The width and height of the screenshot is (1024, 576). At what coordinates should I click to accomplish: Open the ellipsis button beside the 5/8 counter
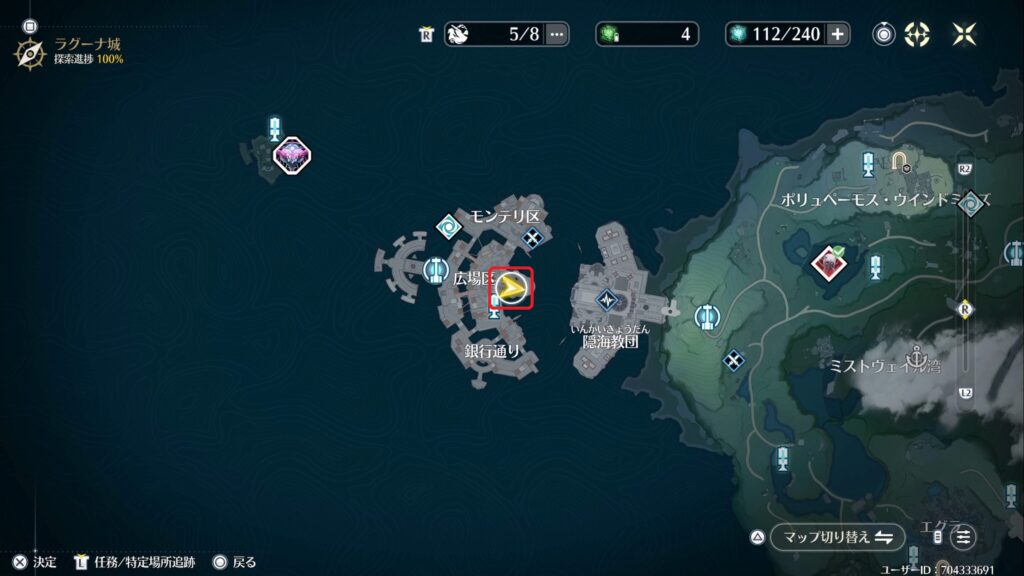(x=556, y=34)
